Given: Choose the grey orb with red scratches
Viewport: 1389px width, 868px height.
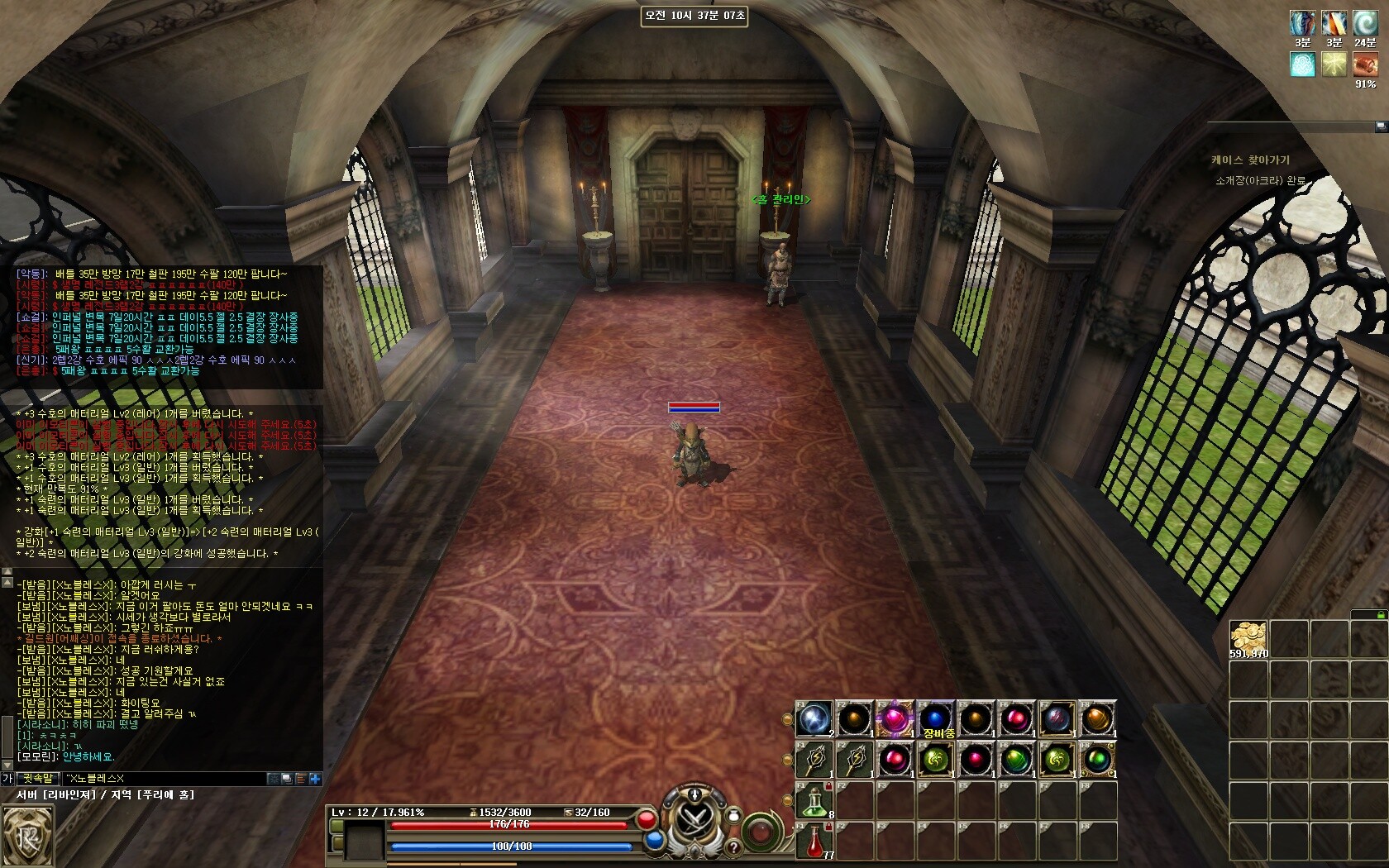Looking at the screenshot, I should coord(1057,719).
